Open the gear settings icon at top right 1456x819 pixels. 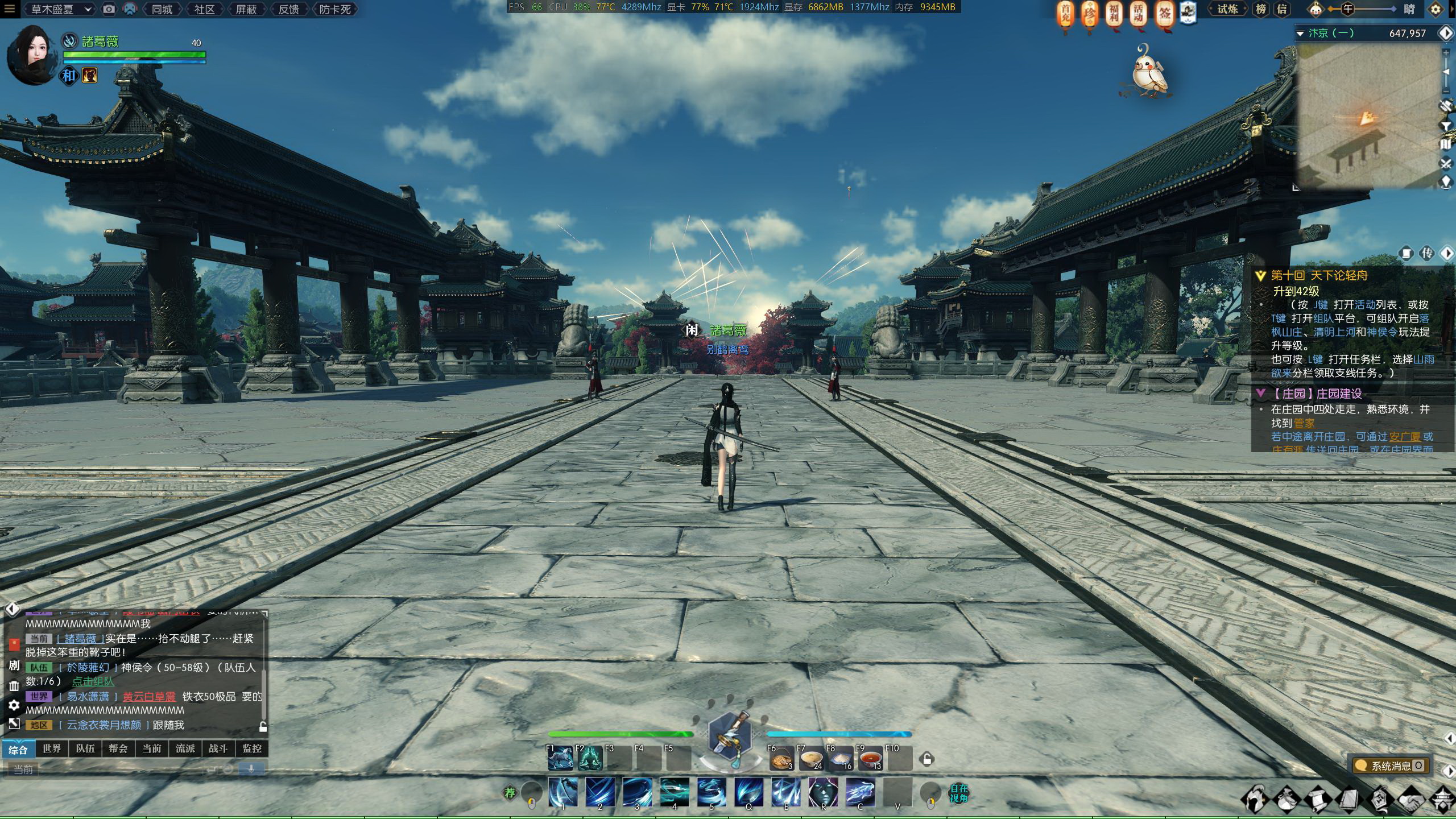pyautogui.click(x=1436, y=10)
